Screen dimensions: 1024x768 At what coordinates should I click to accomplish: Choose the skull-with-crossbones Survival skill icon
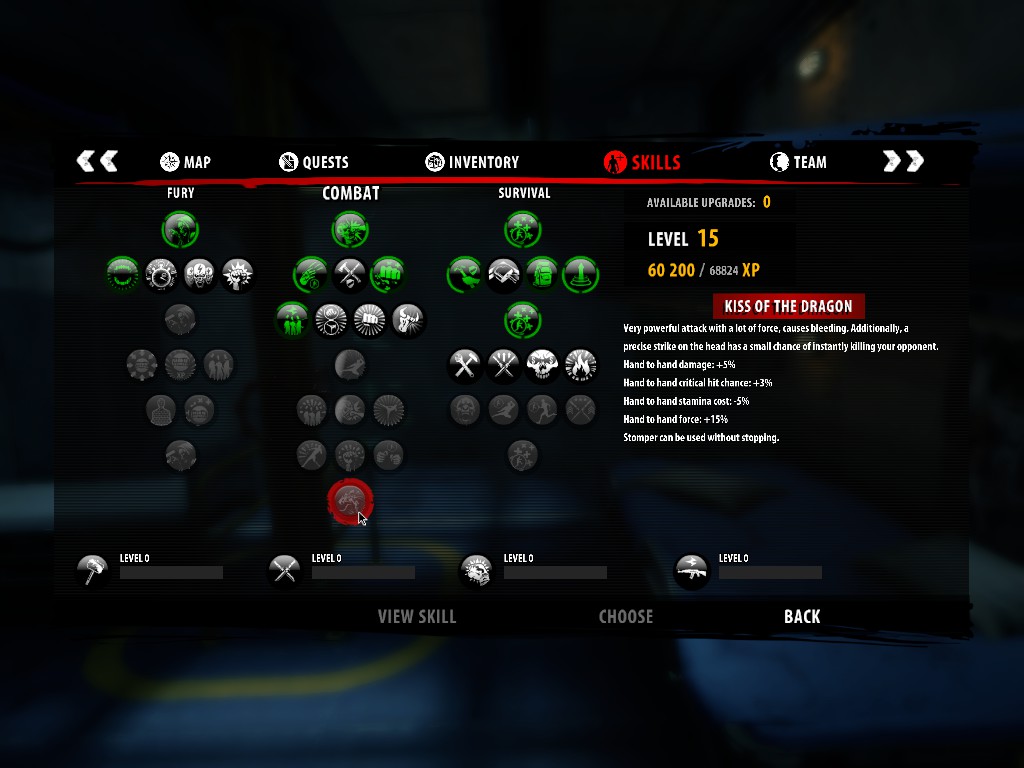point(542,365)
